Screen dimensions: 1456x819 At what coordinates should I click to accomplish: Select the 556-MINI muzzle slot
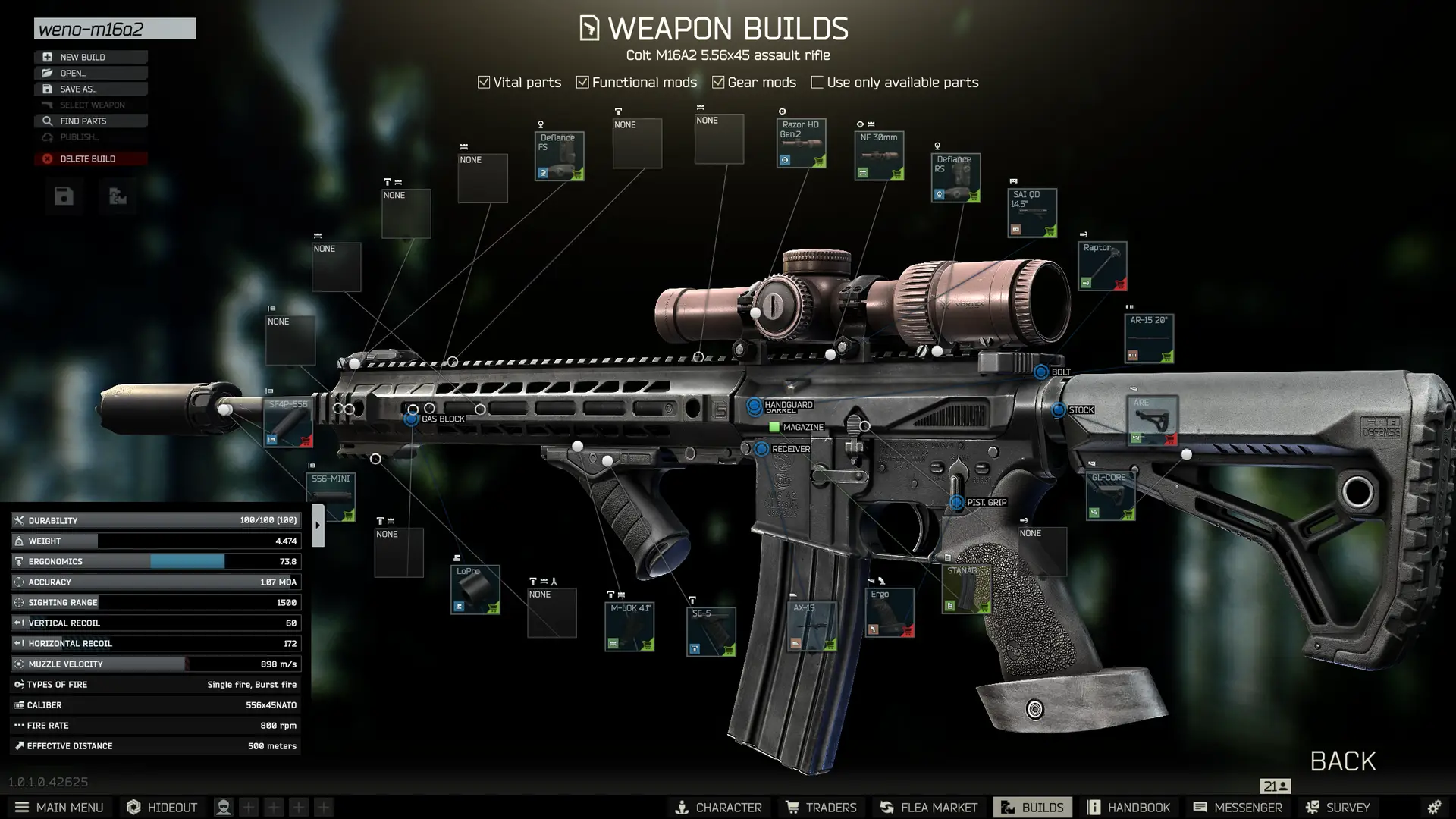[x=331, y=497]
